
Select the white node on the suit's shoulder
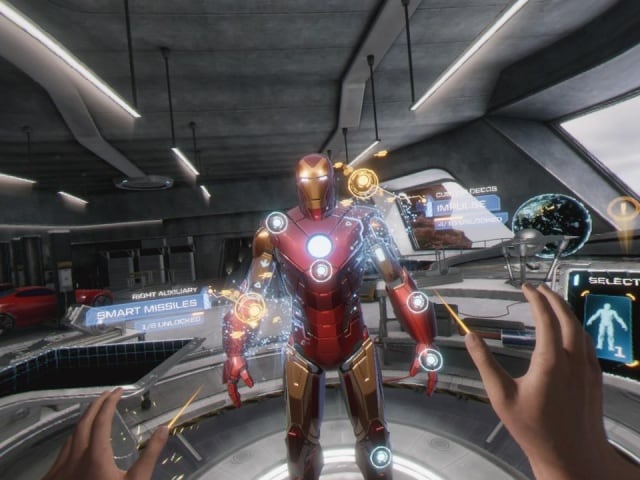click(276, 222)
